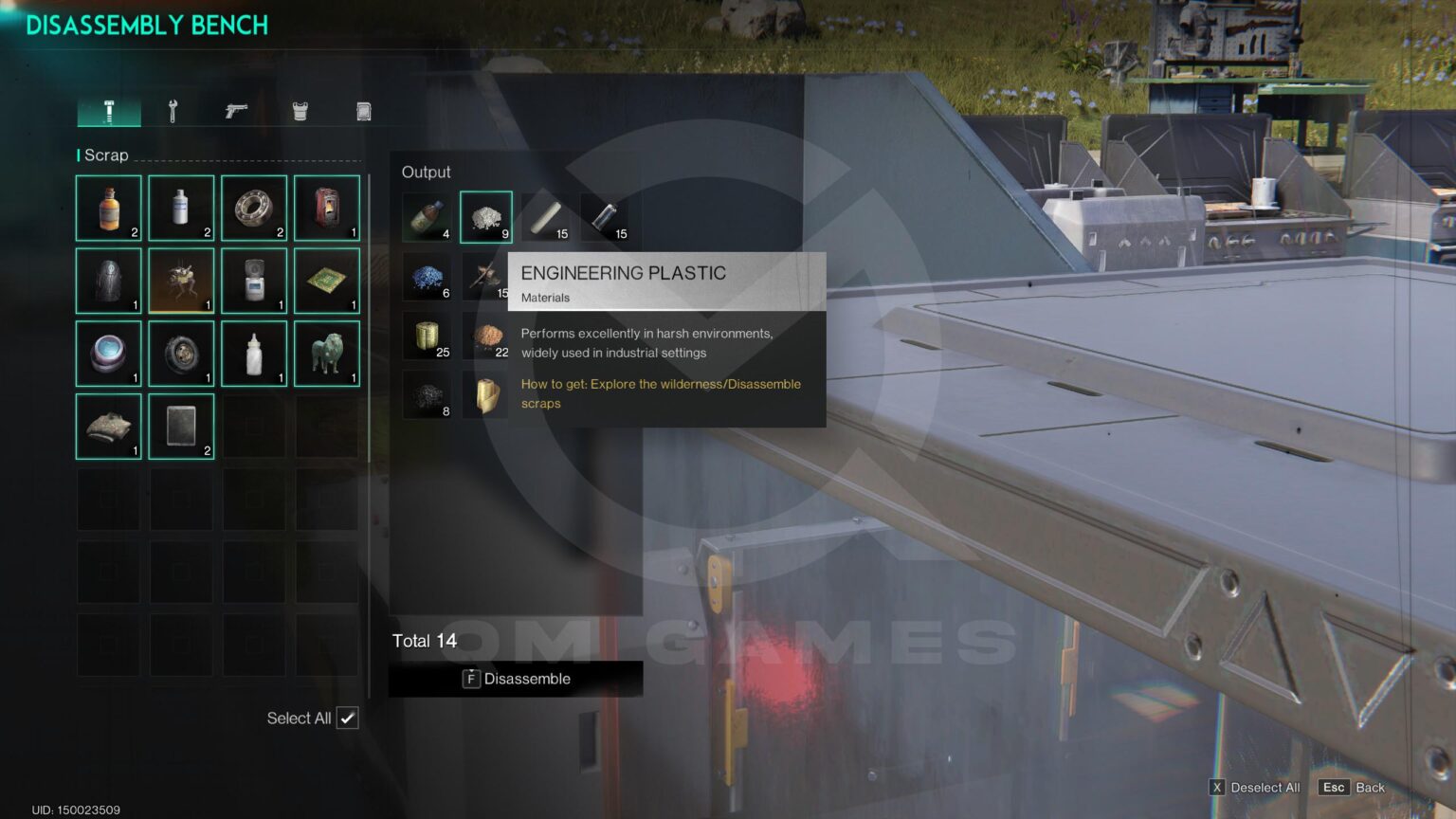
Task: Go back from the Disassembly Bench
Action: (x=1353, y=788)
